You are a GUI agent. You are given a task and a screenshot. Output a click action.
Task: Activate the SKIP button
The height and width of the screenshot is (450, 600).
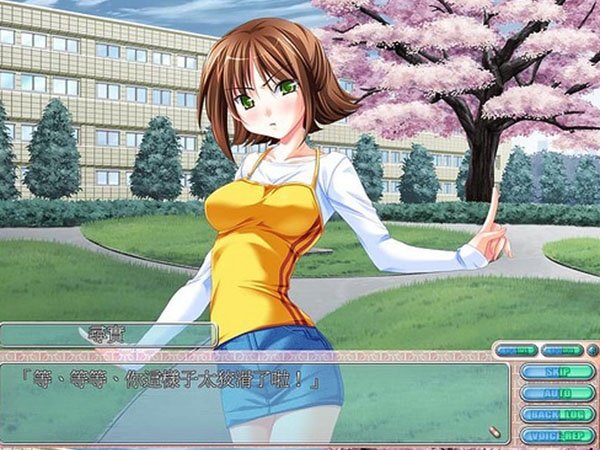click(557, 372)
